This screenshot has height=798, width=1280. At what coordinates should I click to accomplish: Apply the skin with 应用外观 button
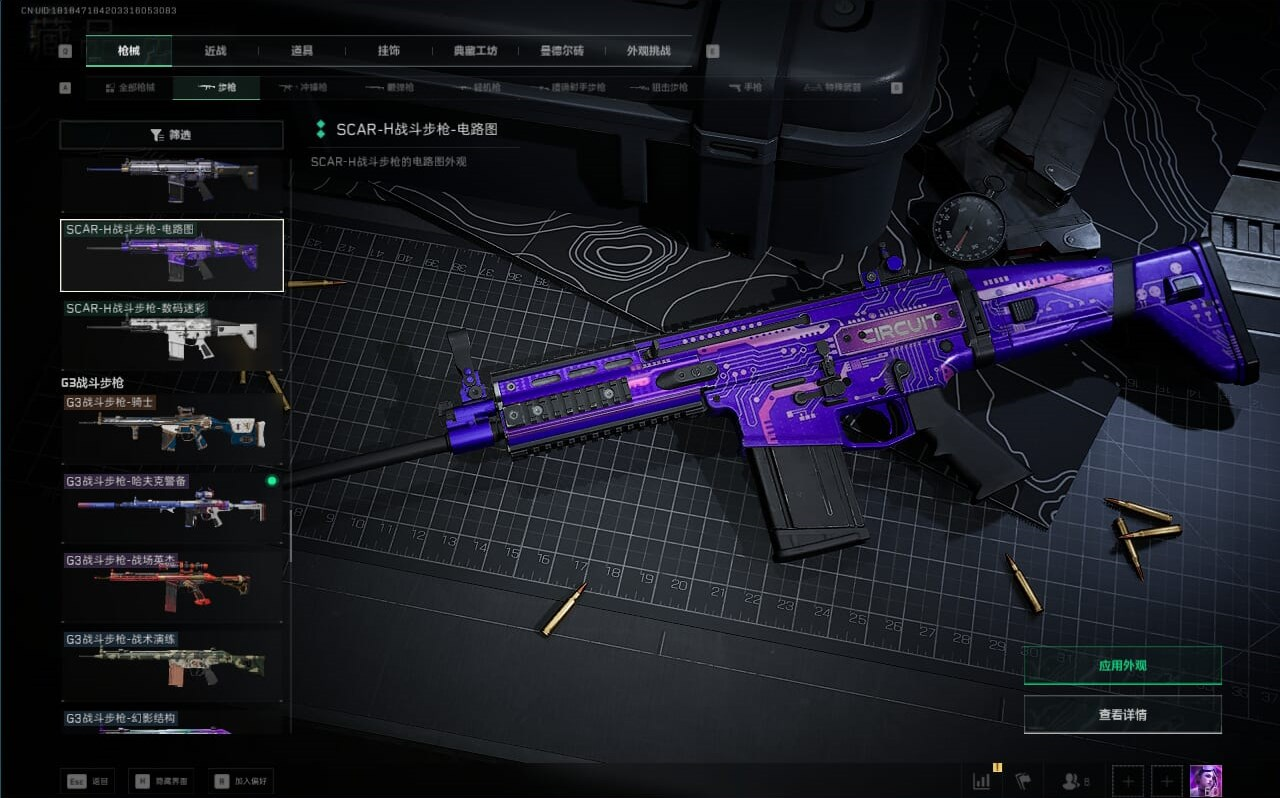1122,665
